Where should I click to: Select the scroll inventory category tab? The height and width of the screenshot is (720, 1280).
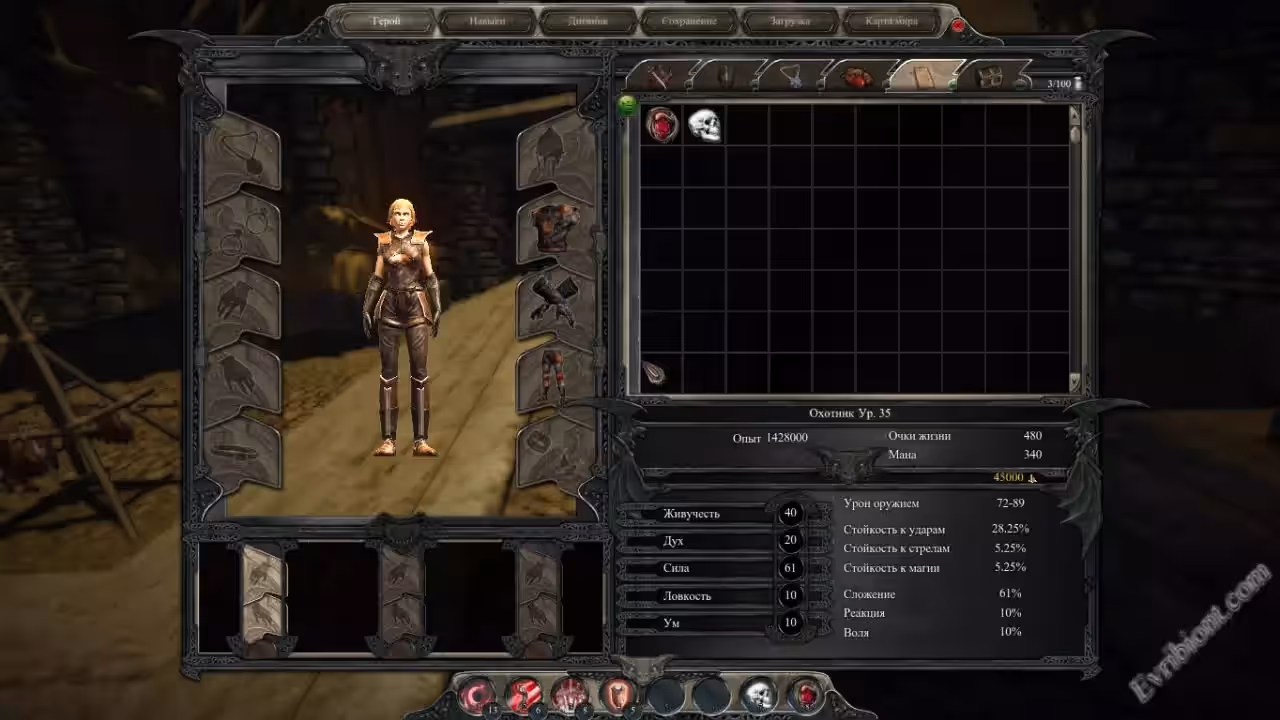pos(925,76)
